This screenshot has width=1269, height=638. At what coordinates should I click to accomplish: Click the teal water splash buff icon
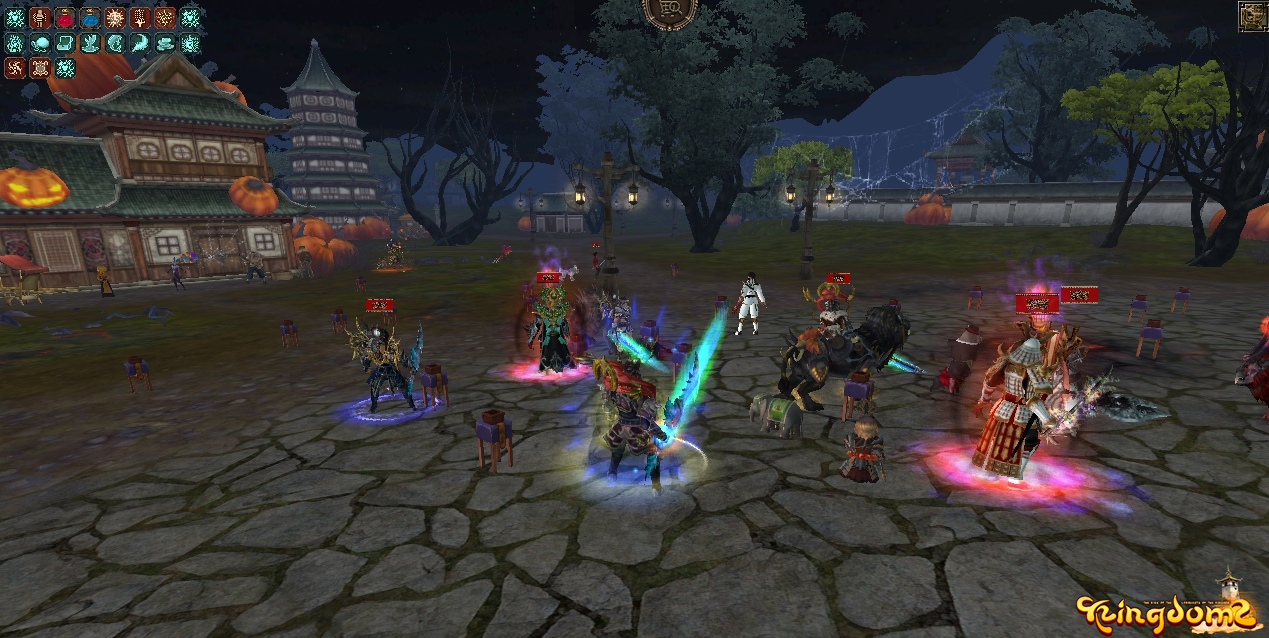coord(90,43)
